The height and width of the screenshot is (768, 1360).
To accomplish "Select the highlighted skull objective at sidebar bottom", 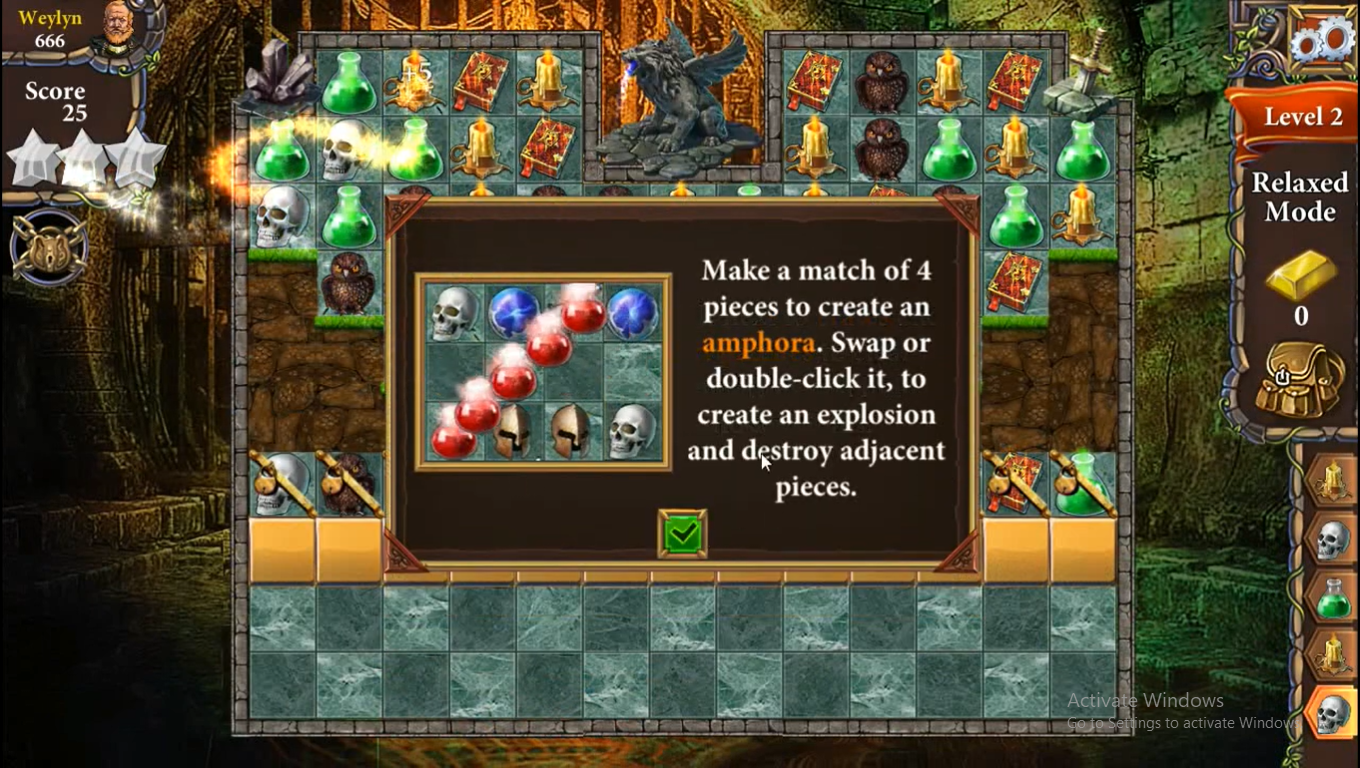I will click(x=1332, y=713).
